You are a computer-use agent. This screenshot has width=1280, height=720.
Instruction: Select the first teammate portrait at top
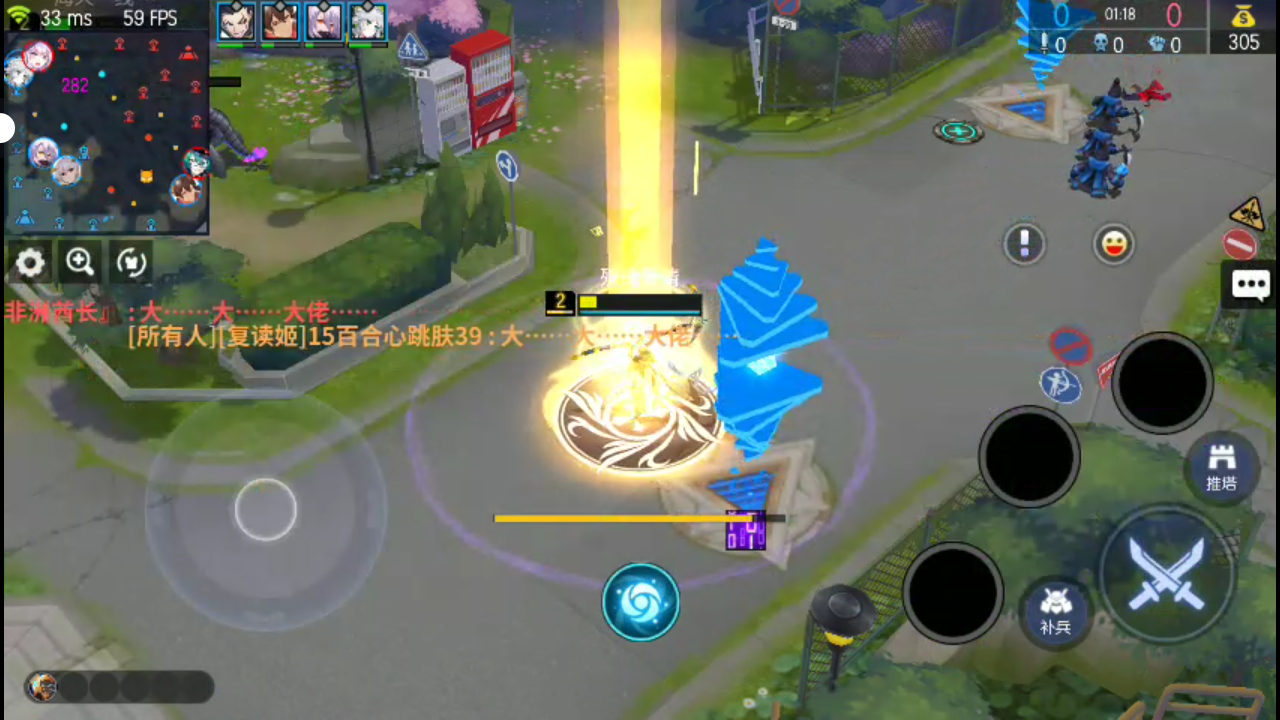click(236, 22)
